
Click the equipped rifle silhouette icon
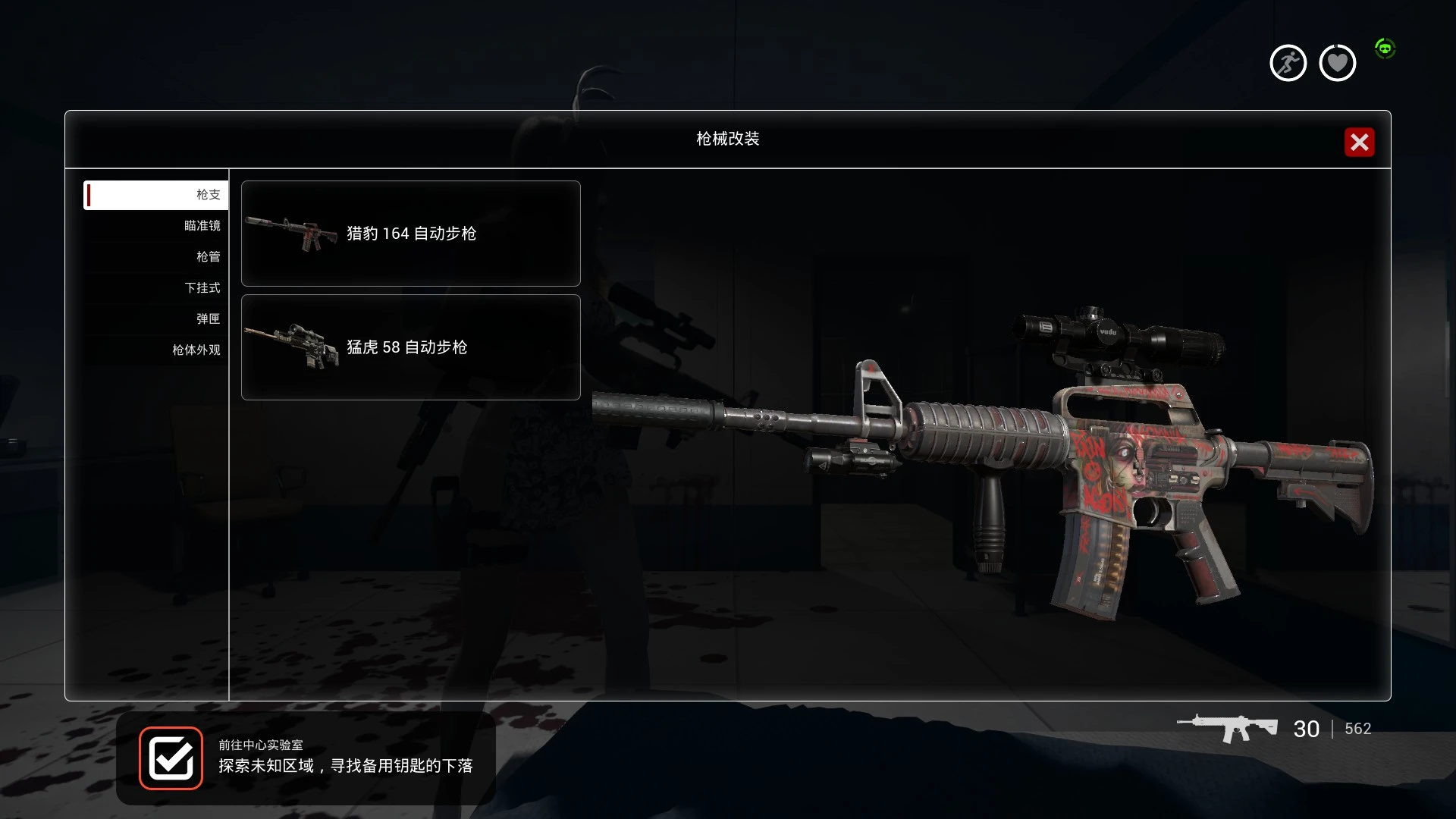coord(1227,729)
